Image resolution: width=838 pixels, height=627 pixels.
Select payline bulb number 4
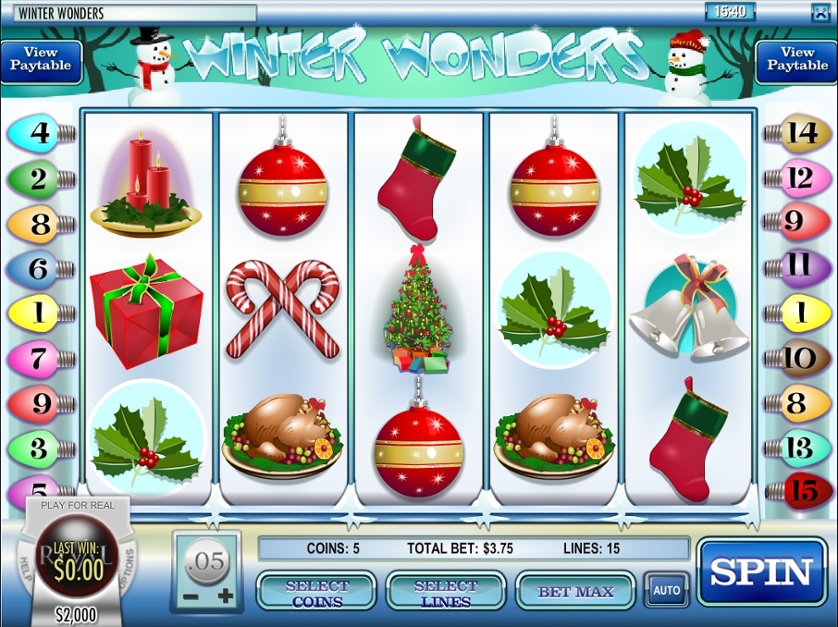[x=40, y=134]
